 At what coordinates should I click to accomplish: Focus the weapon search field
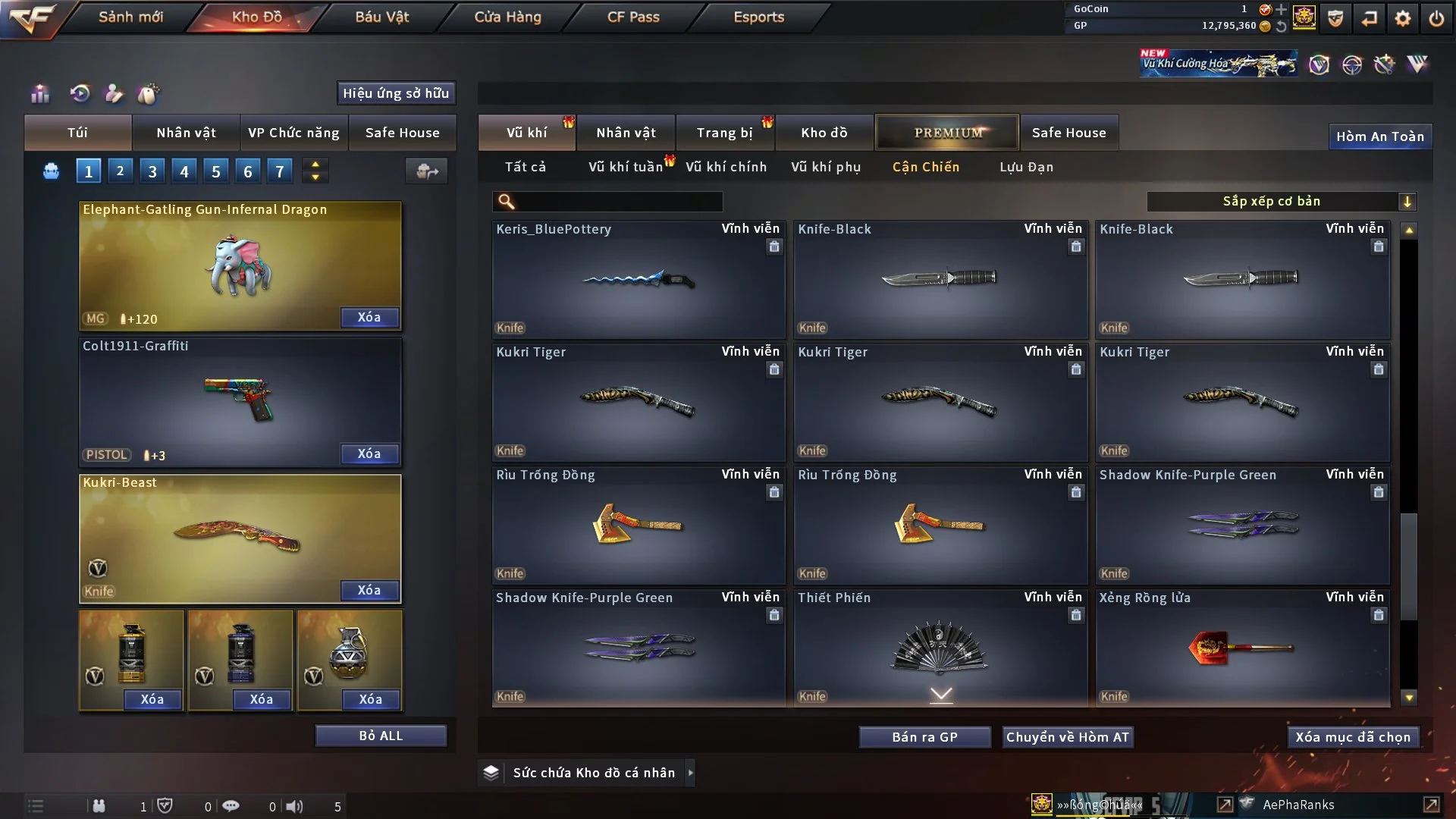click(x=618, y=201)
